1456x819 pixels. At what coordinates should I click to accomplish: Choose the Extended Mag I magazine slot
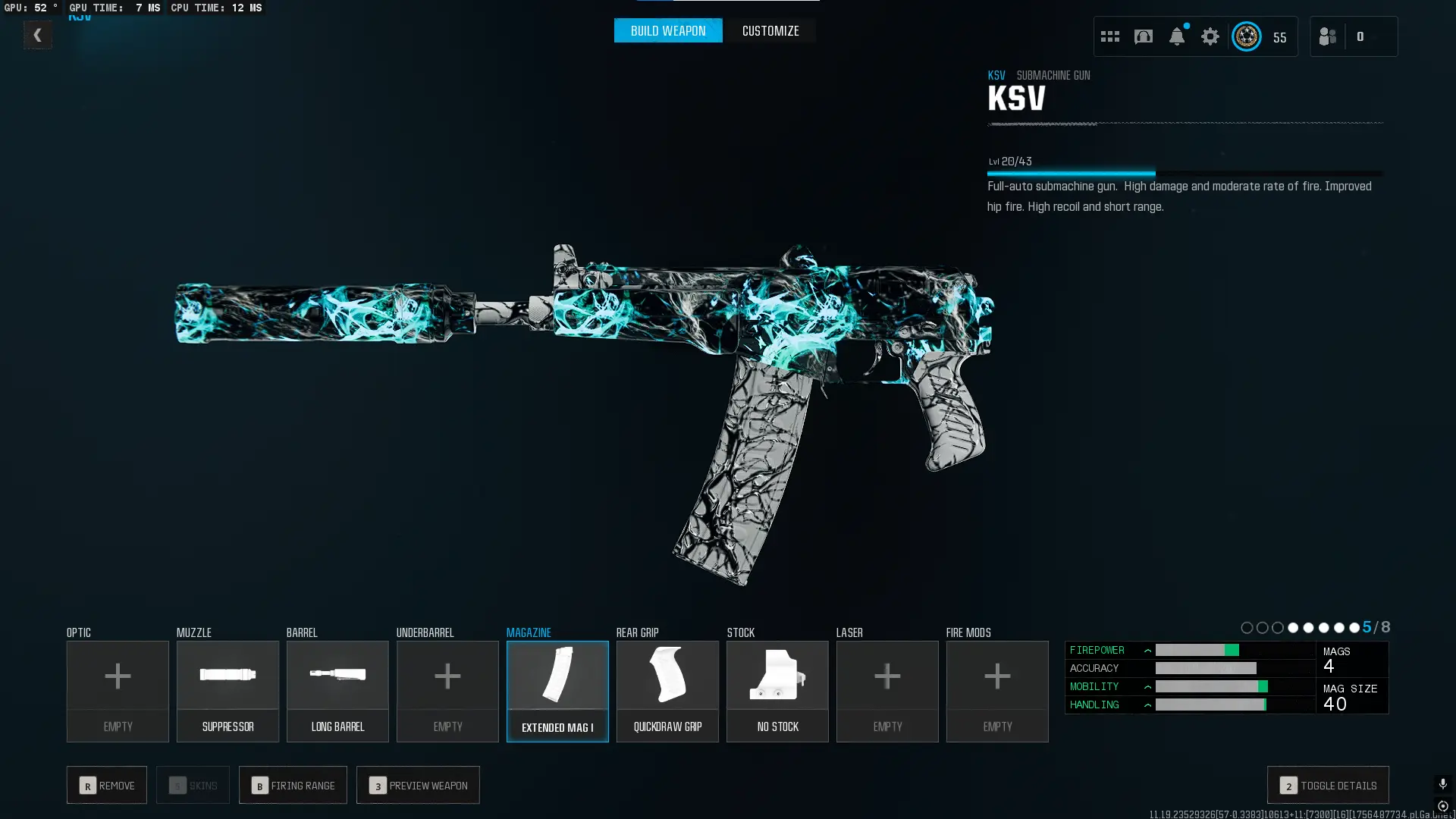(x=557, y=691)
